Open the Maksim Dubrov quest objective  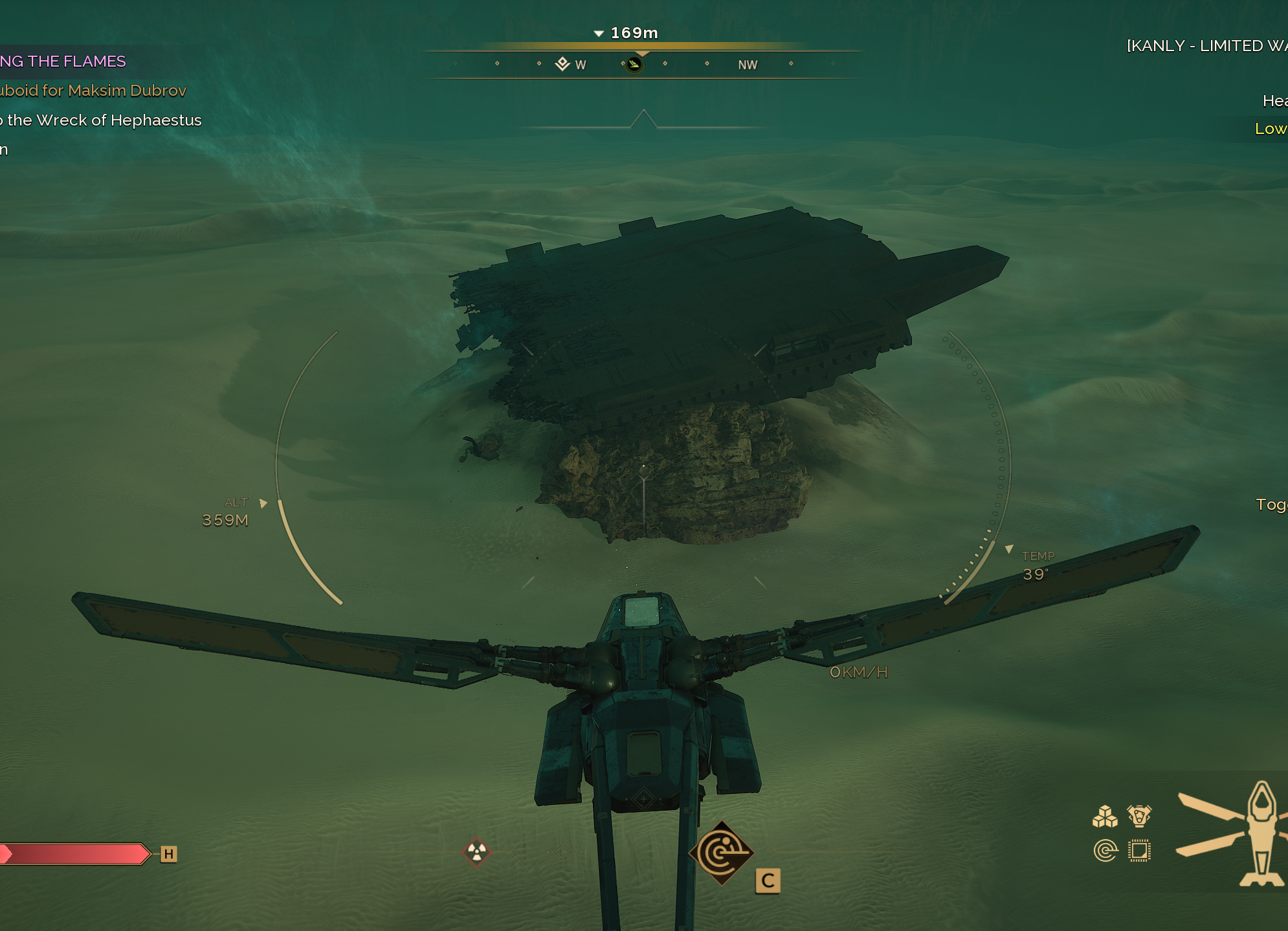tap(93, 91)
